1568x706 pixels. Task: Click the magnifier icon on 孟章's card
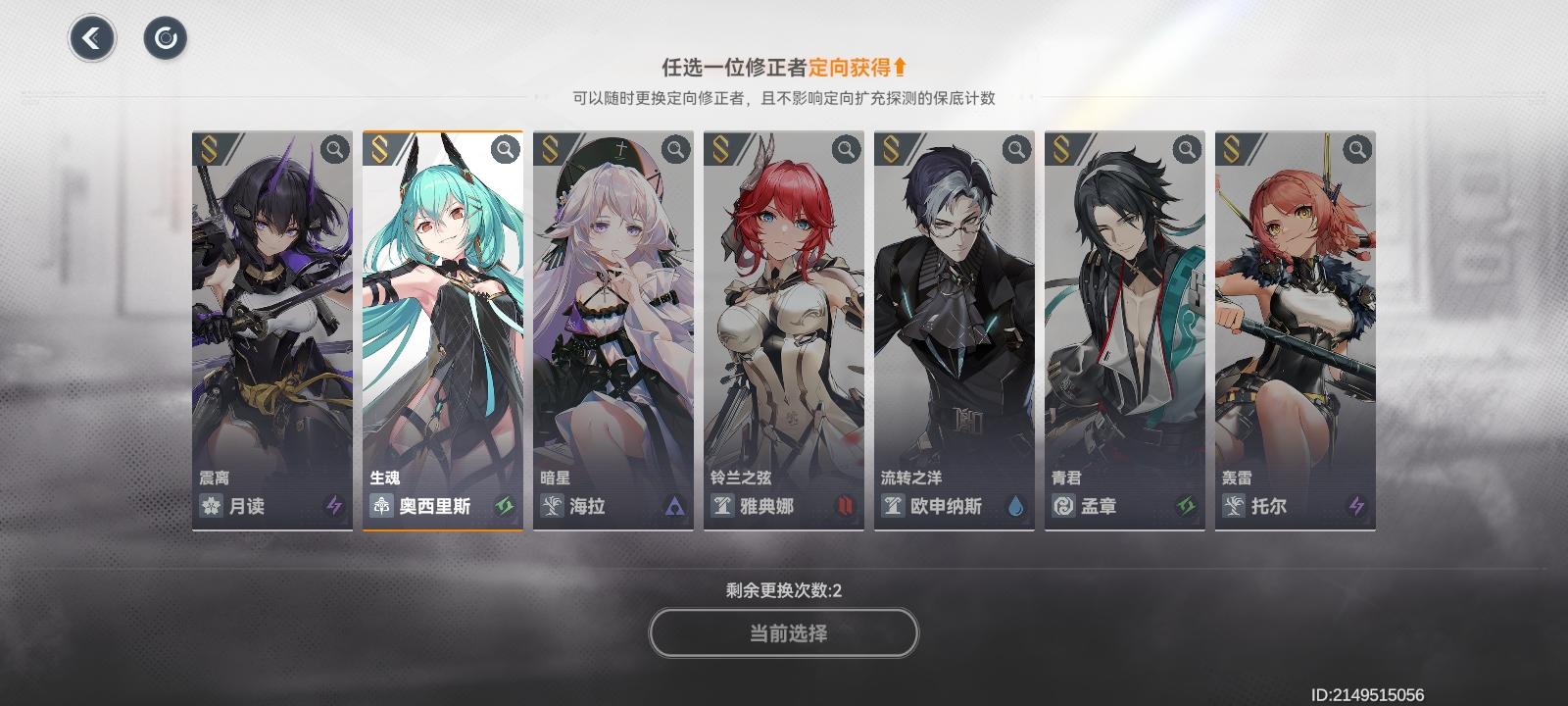(x=1186, y=149)
